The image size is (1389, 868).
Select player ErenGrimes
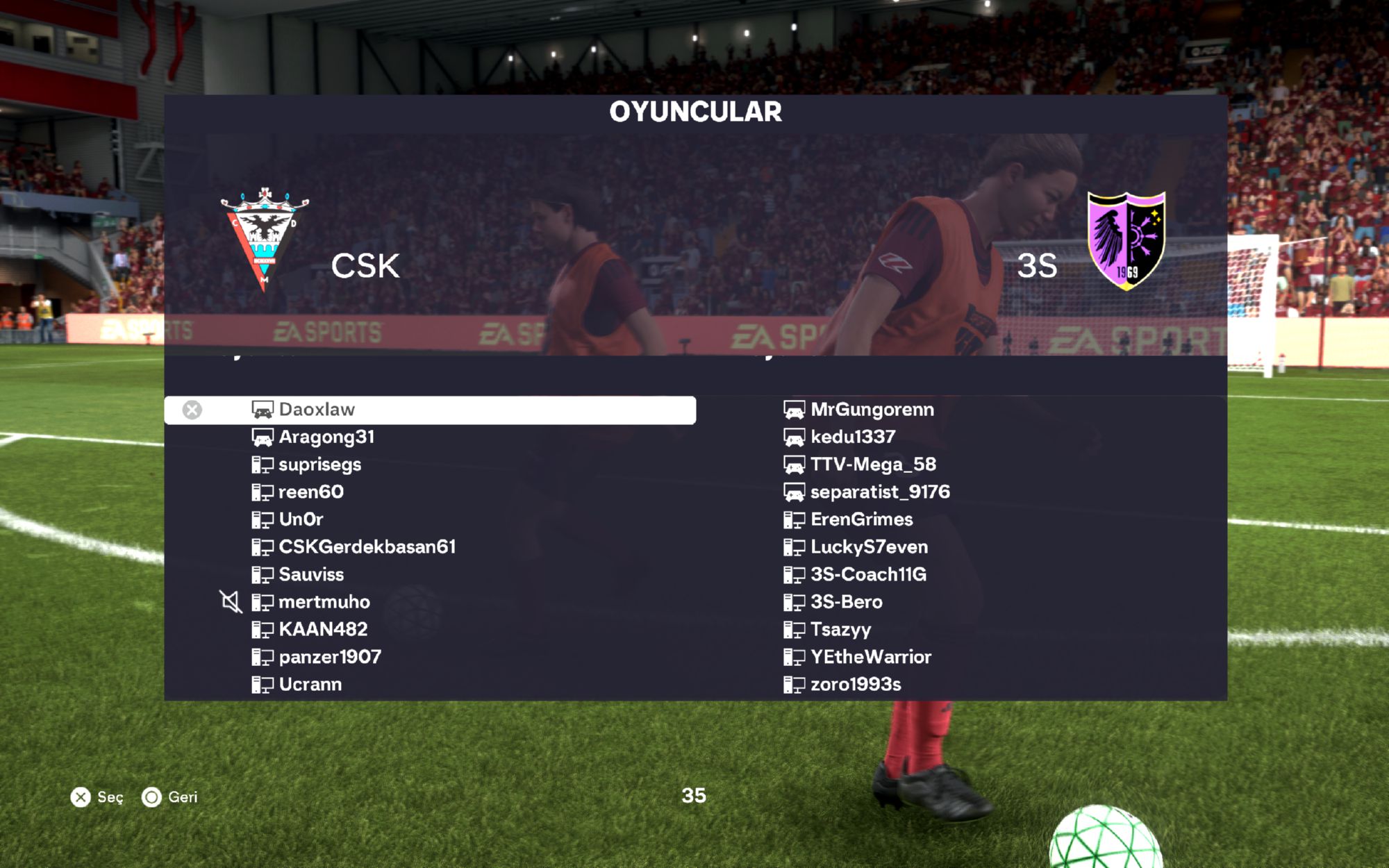[x=861, y=519]
